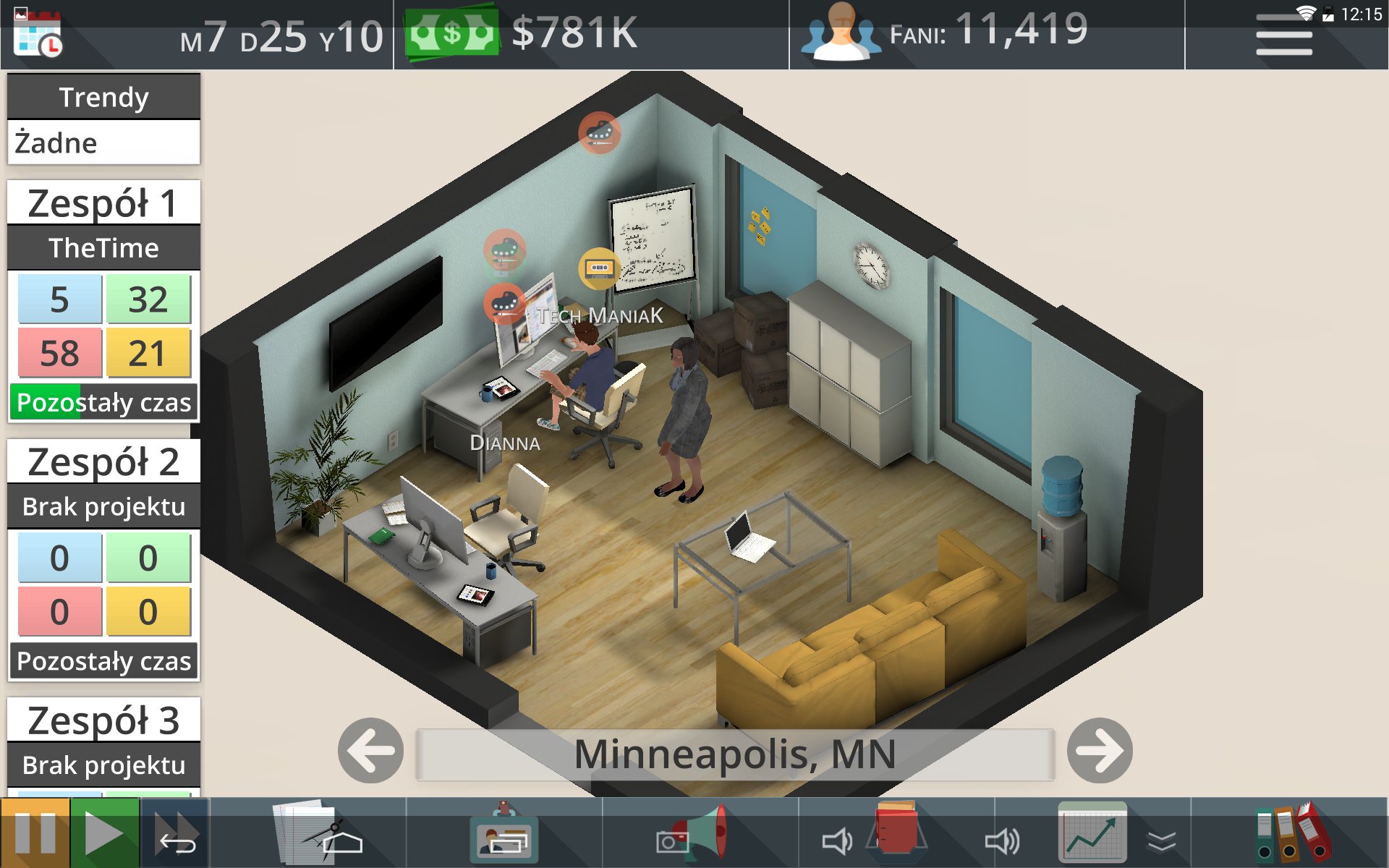Viewport: 1389px width, 868px height.
Task: Open the Trendy trends panel
Action: (103, 97)
